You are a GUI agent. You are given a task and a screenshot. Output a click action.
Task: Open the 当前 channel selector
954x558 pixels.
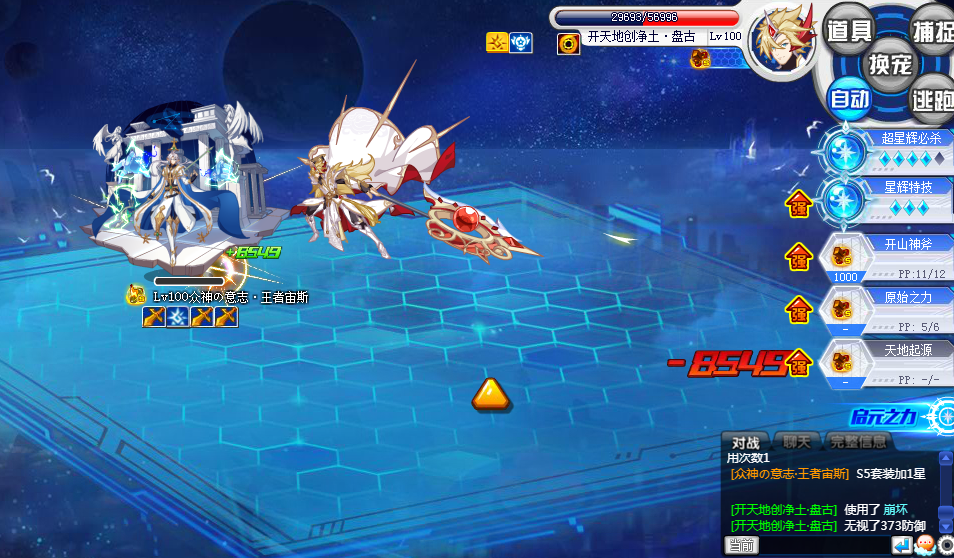741,545
